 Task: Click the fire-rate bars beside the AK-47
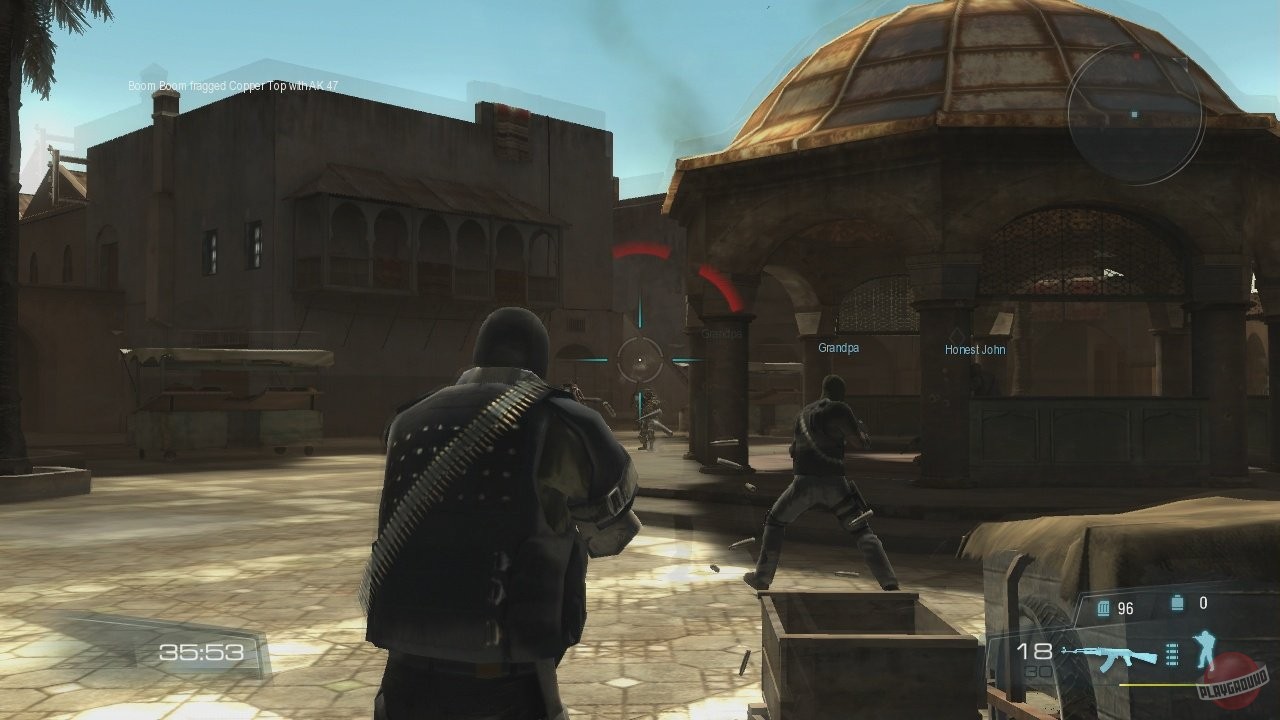[1172, 655]
